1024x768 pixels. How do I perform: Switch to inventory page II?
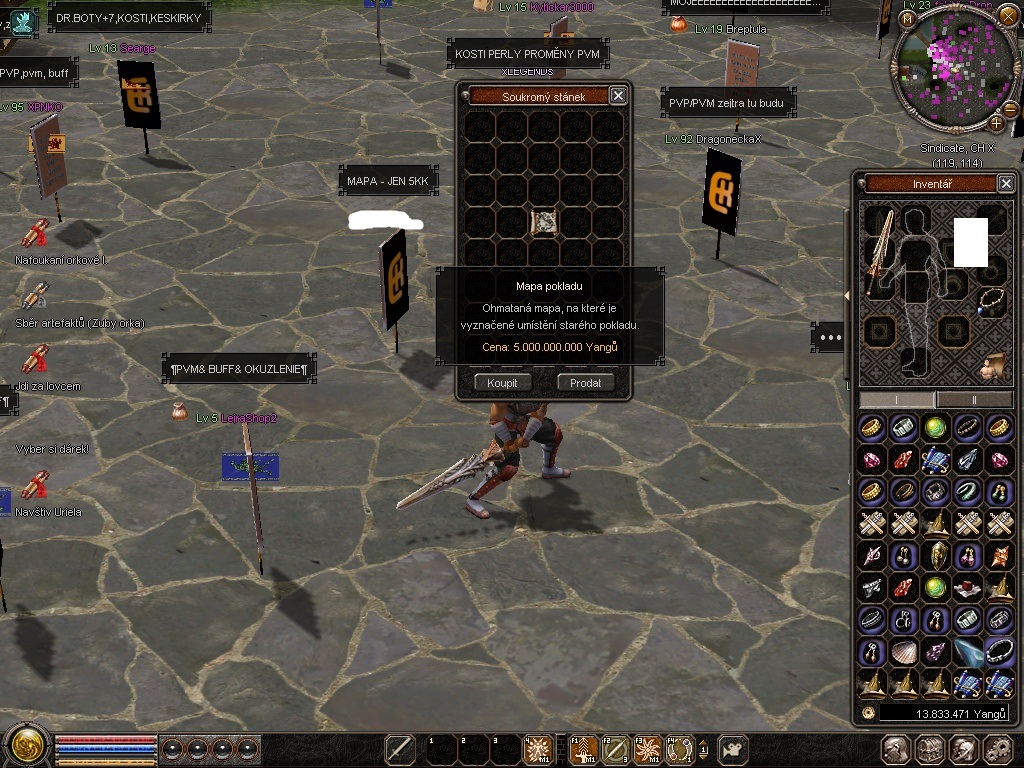(974, 399)
